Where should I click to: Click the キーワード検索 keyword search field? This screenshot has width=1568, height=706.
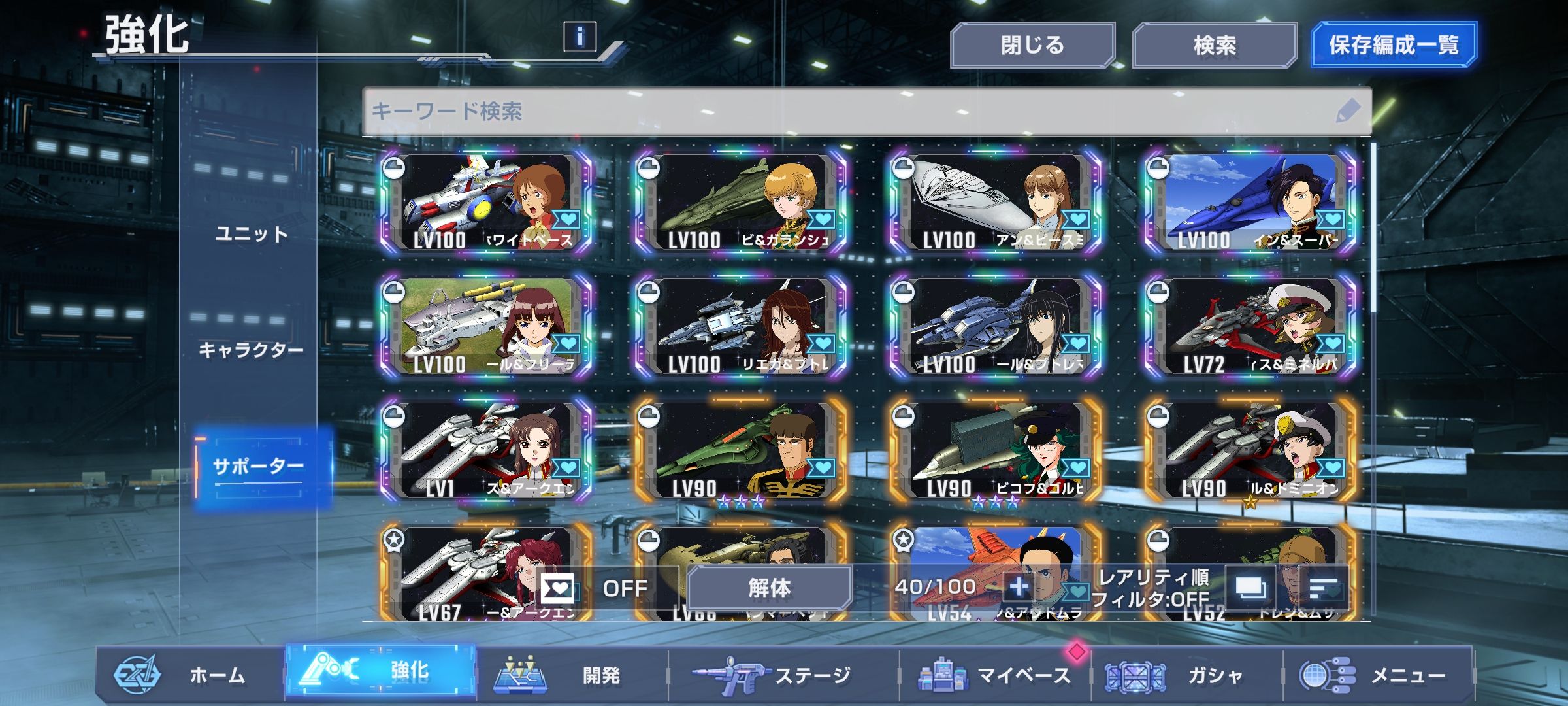pyautogui.click(x=849, y=111)
